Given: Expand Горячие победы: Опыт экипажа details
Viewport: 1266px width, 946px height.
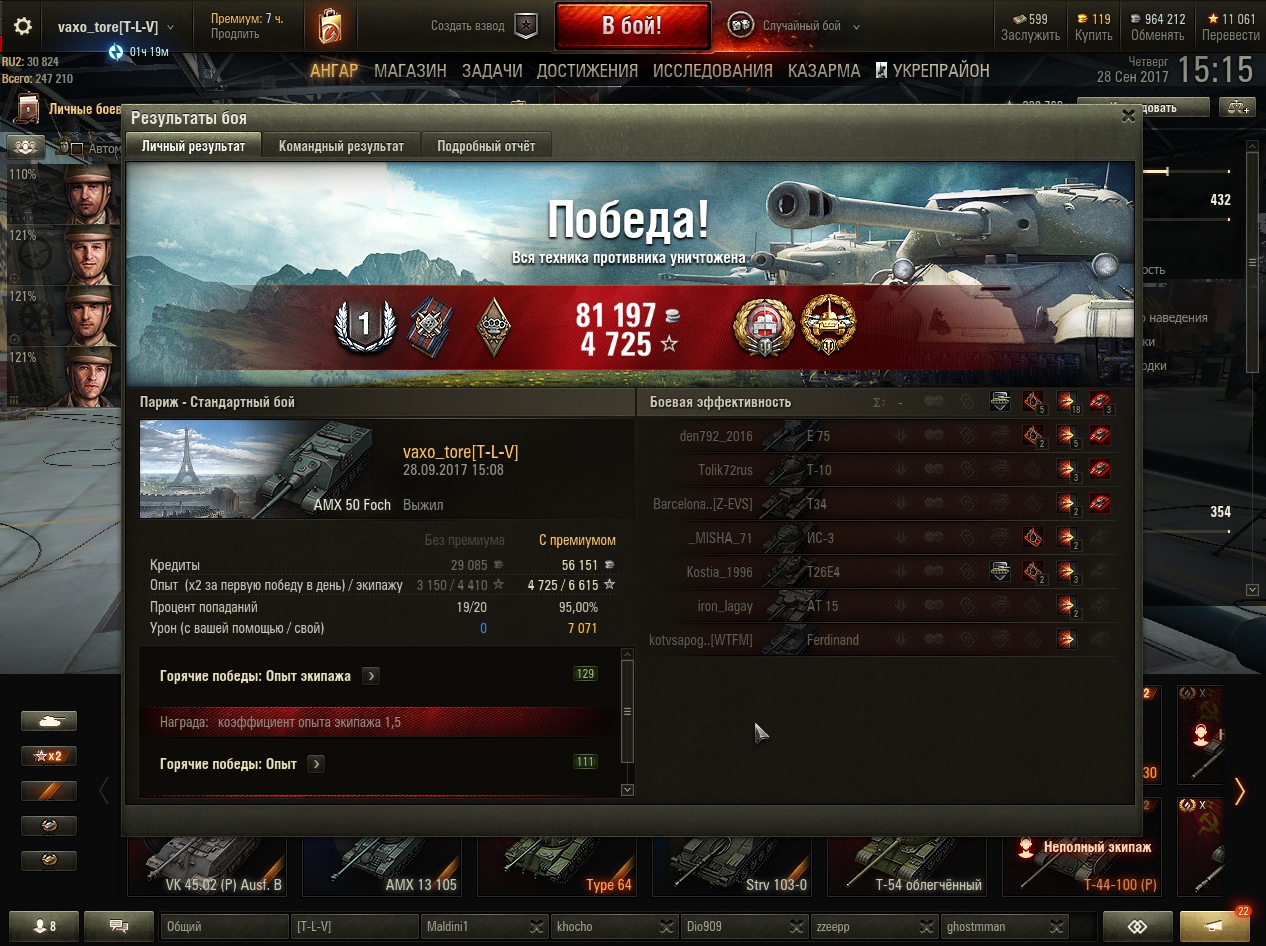Looking at the screenshot, I should (371, 676).
